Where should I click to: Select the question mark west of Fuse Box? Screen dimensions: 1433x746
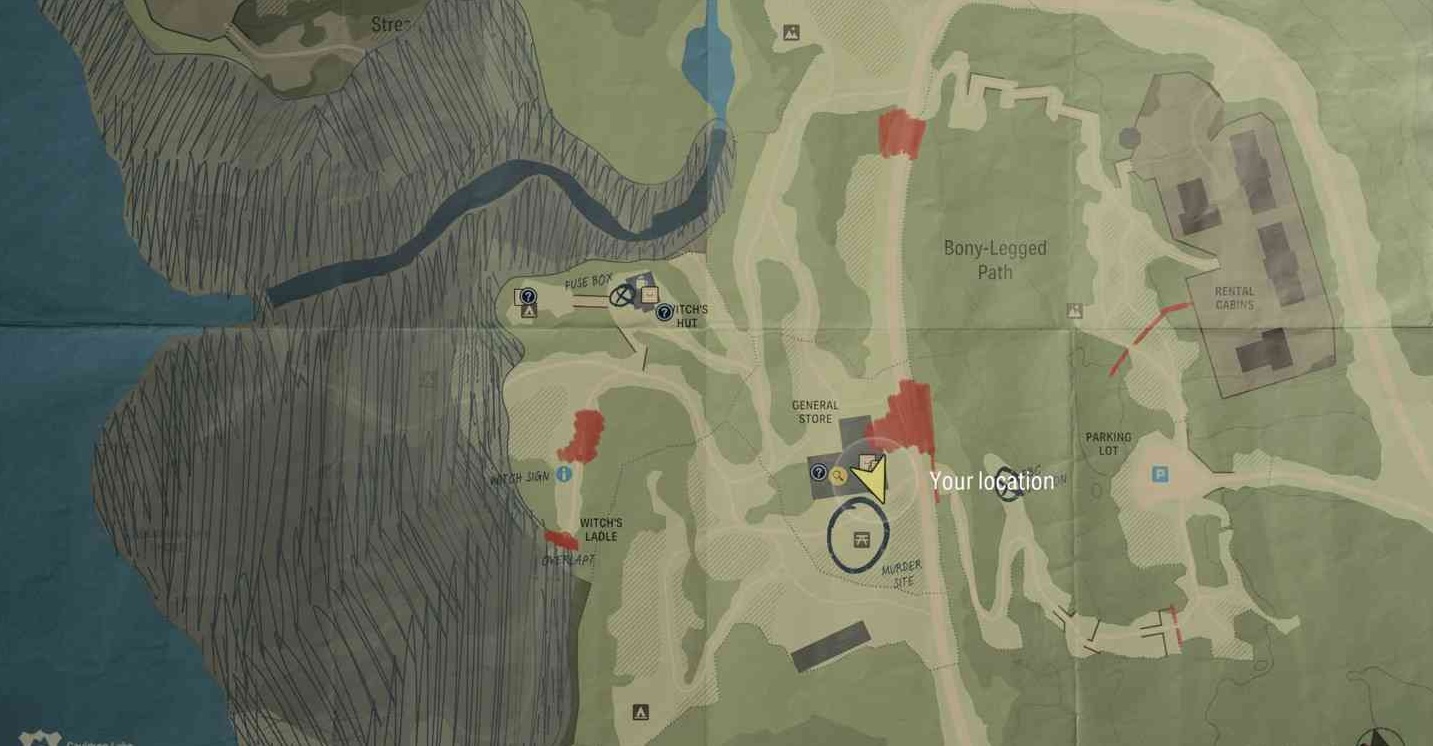(529, 296)
